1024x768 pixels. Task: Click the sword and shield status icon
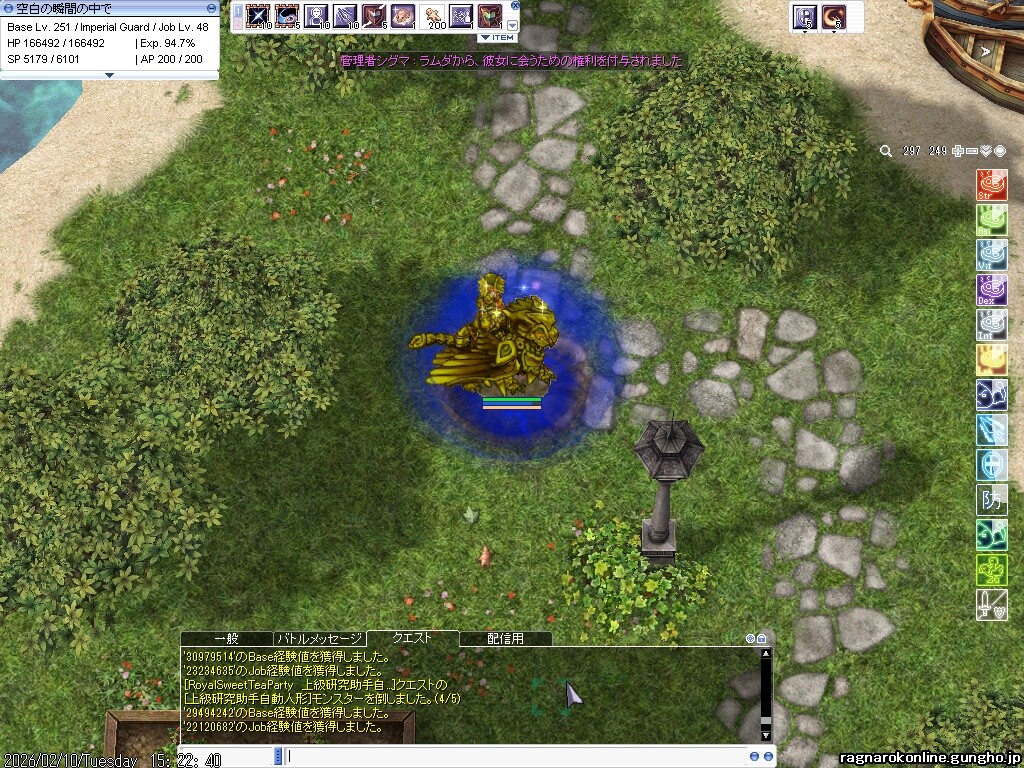pos(991,605)
